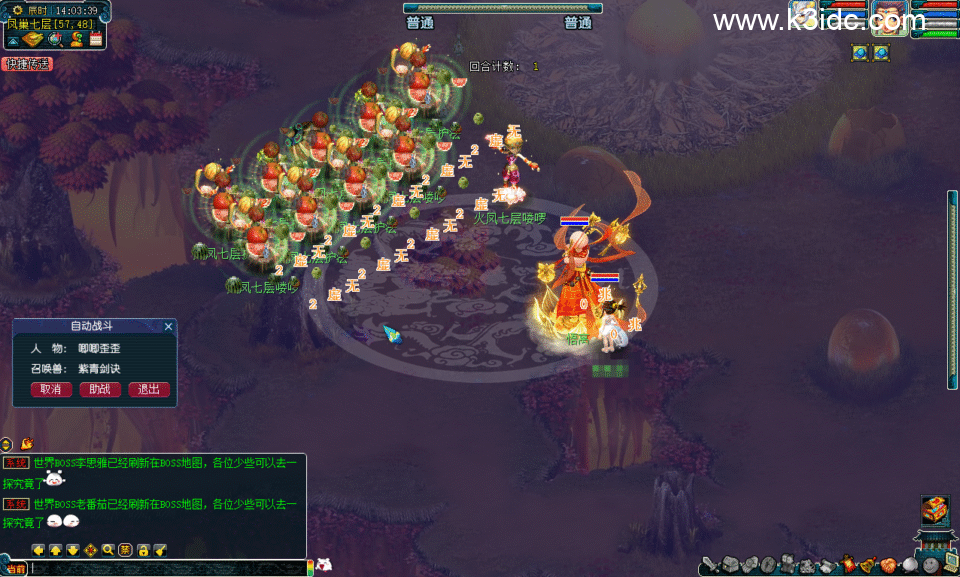The width and height of the screenshot is (960, 577).
Task: Open the calendar icon under the location
Action: (x=96, y=40)
